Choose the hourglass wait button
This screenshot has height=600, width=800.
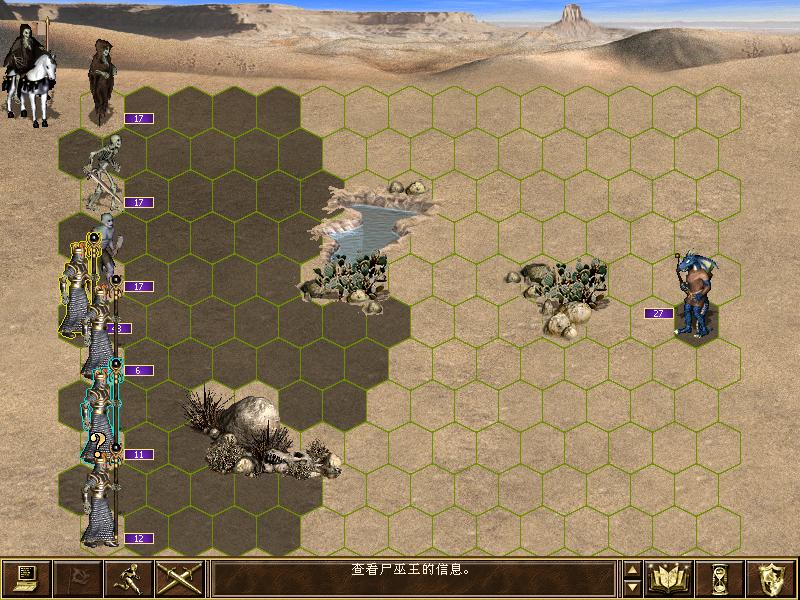pos(721,579)
